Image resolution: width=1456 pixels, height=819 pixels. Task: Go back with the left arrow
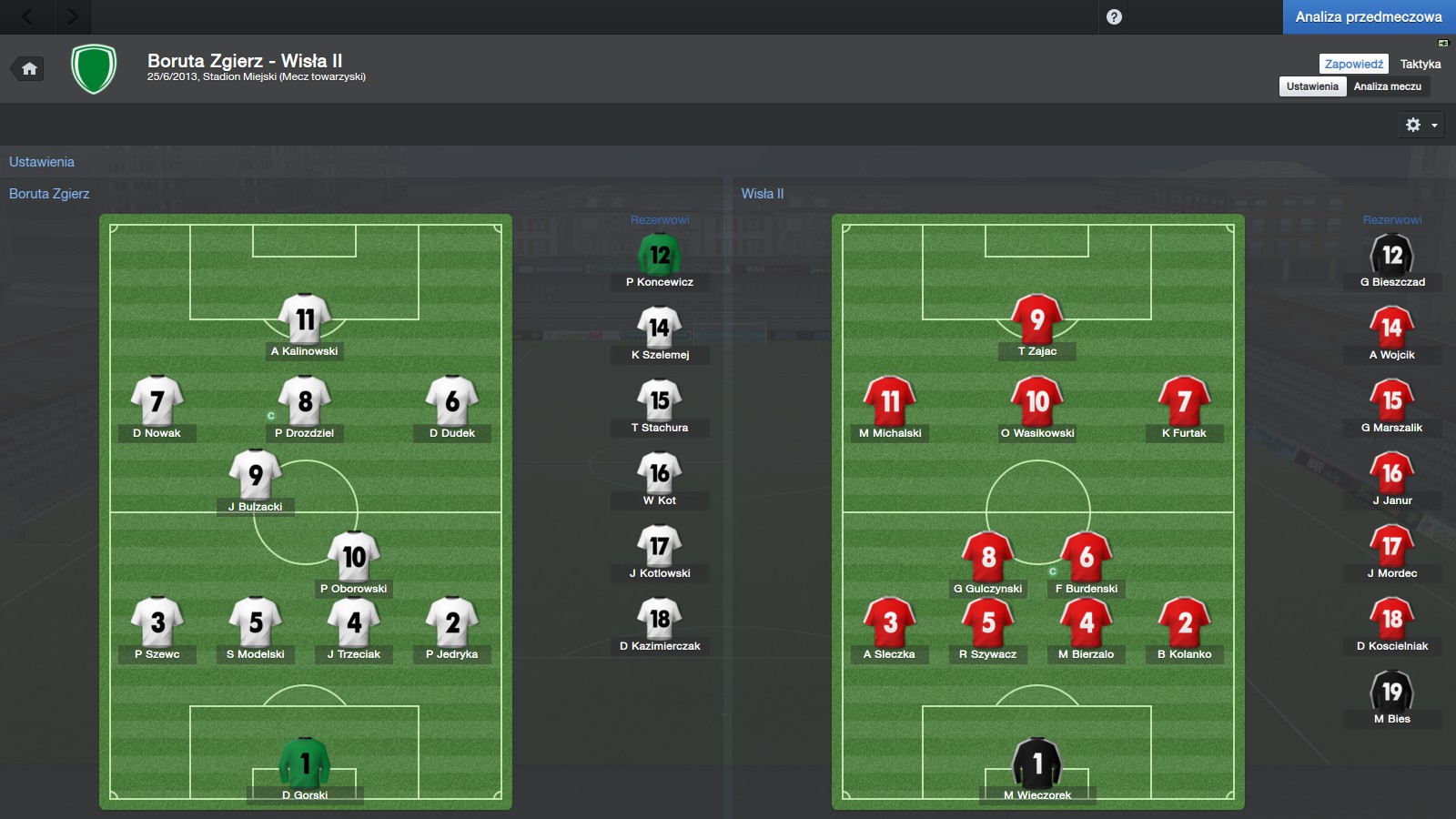click(27, 16)
